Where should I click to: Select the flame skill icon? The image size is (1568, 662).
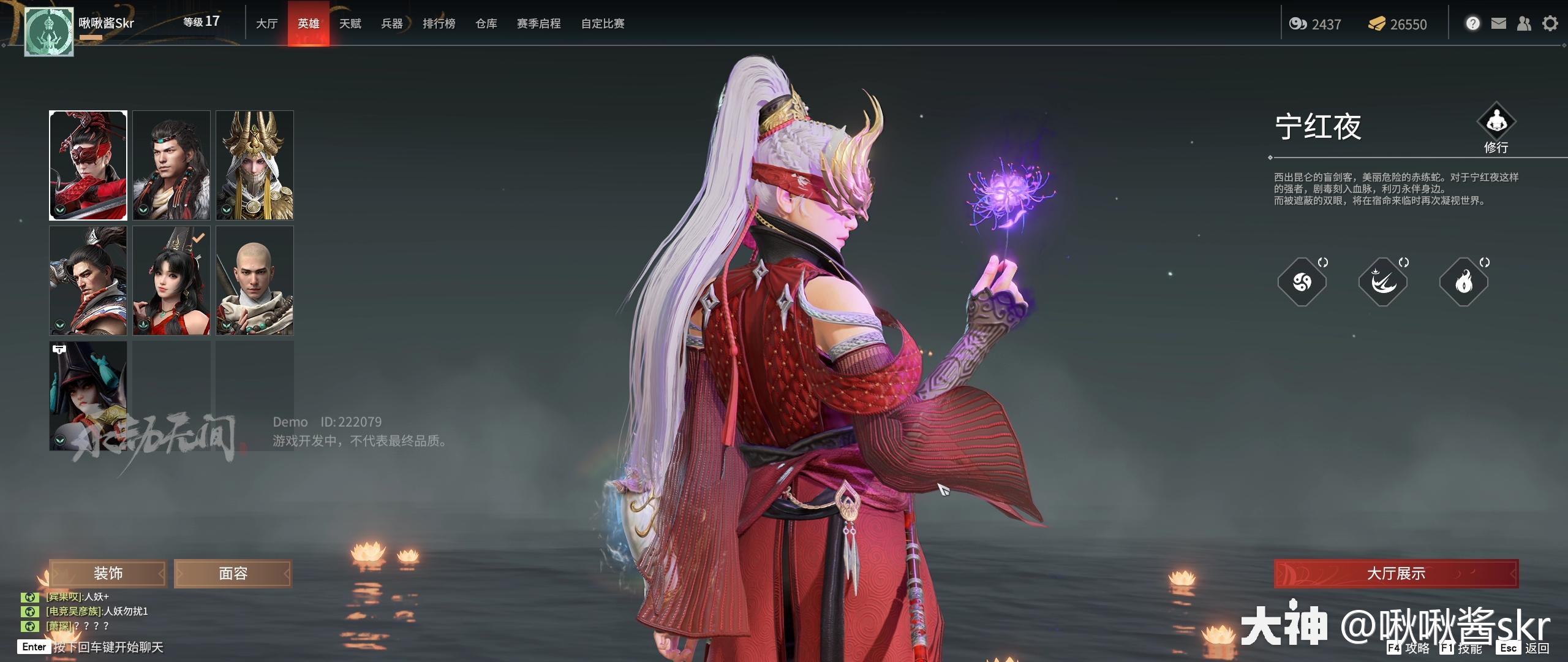tap(1464, 282)
